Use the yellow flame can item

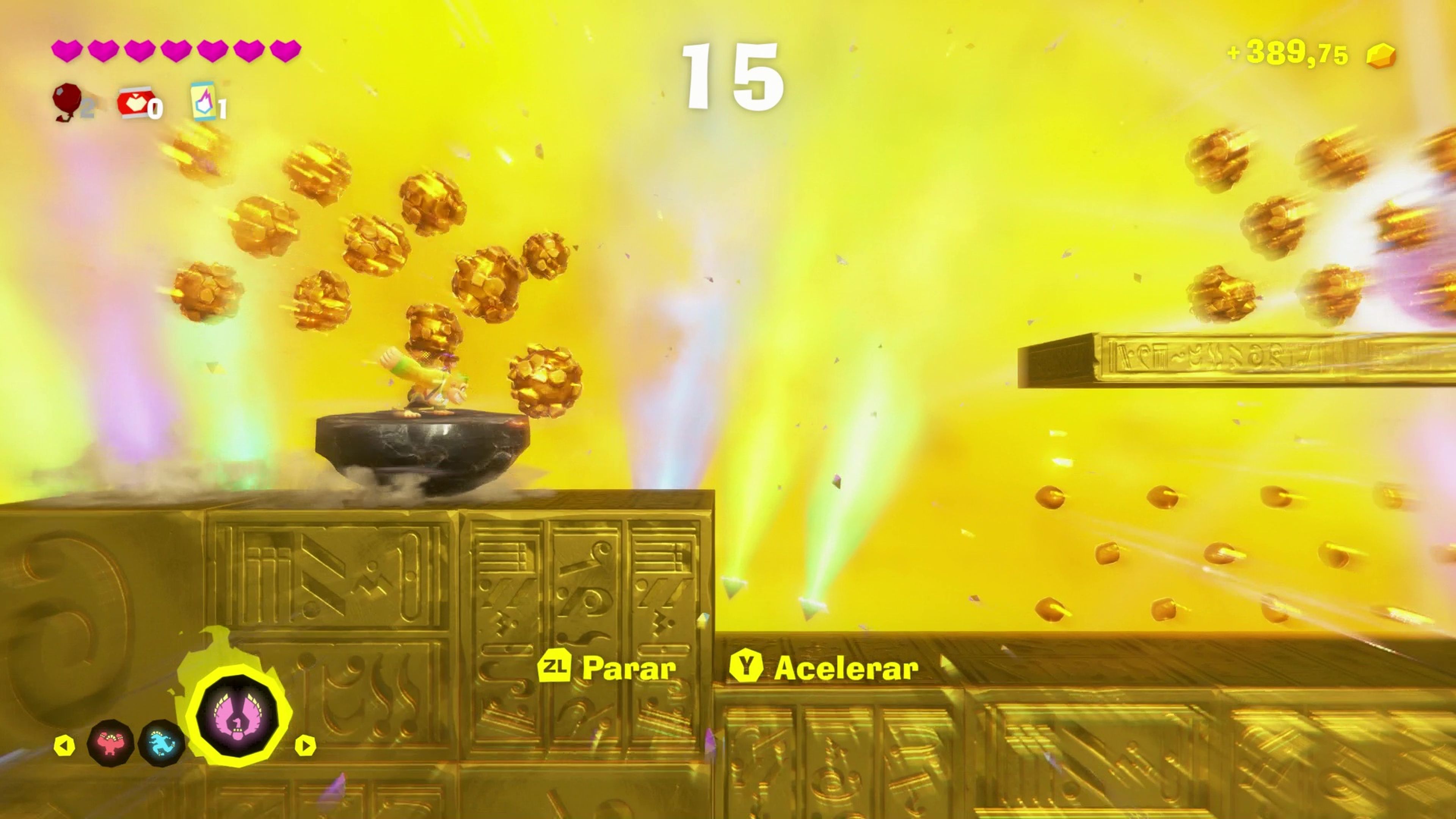[204, 102]
